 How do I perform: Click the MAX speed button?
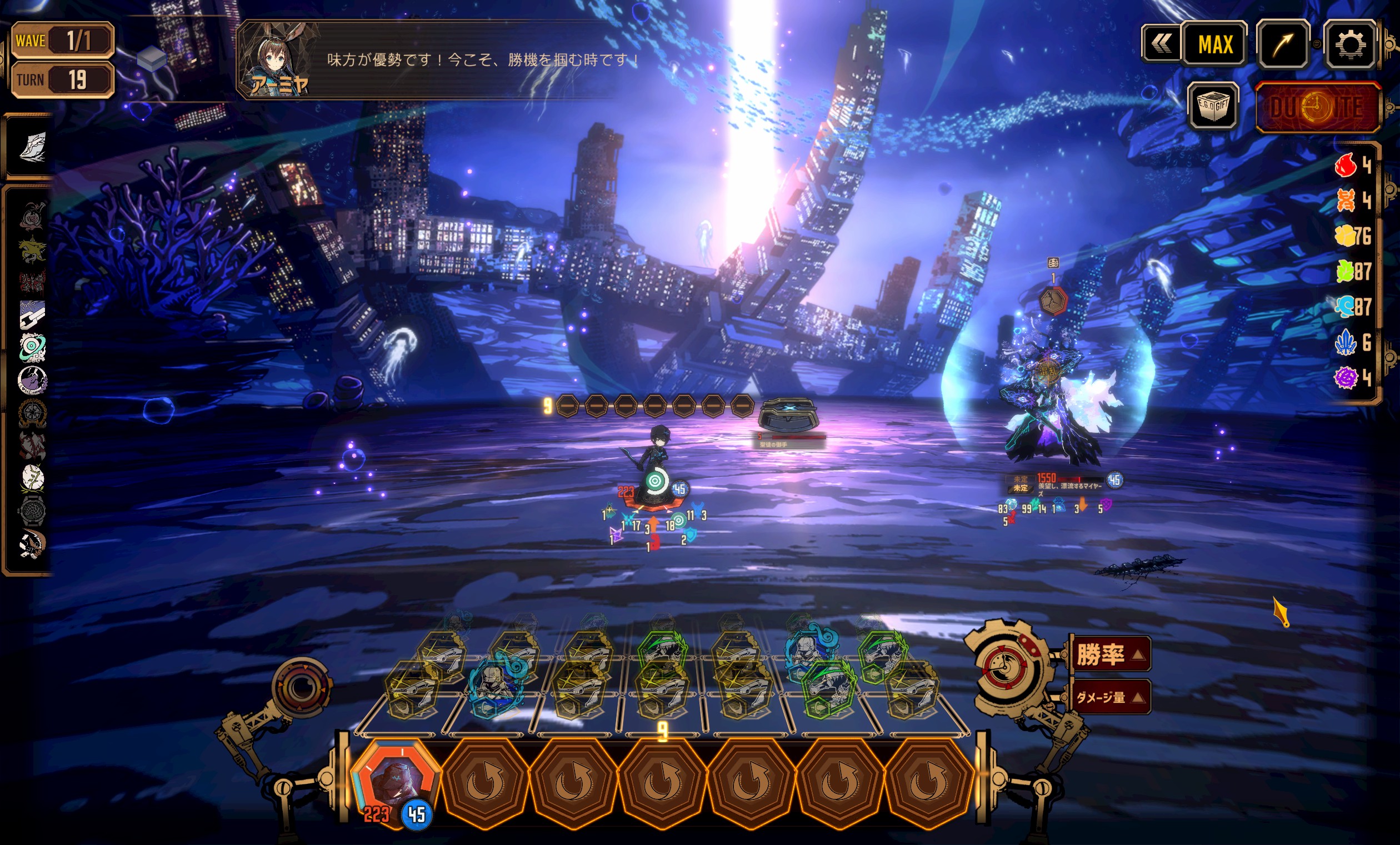pyautogui.click(x=1215, y=44)
